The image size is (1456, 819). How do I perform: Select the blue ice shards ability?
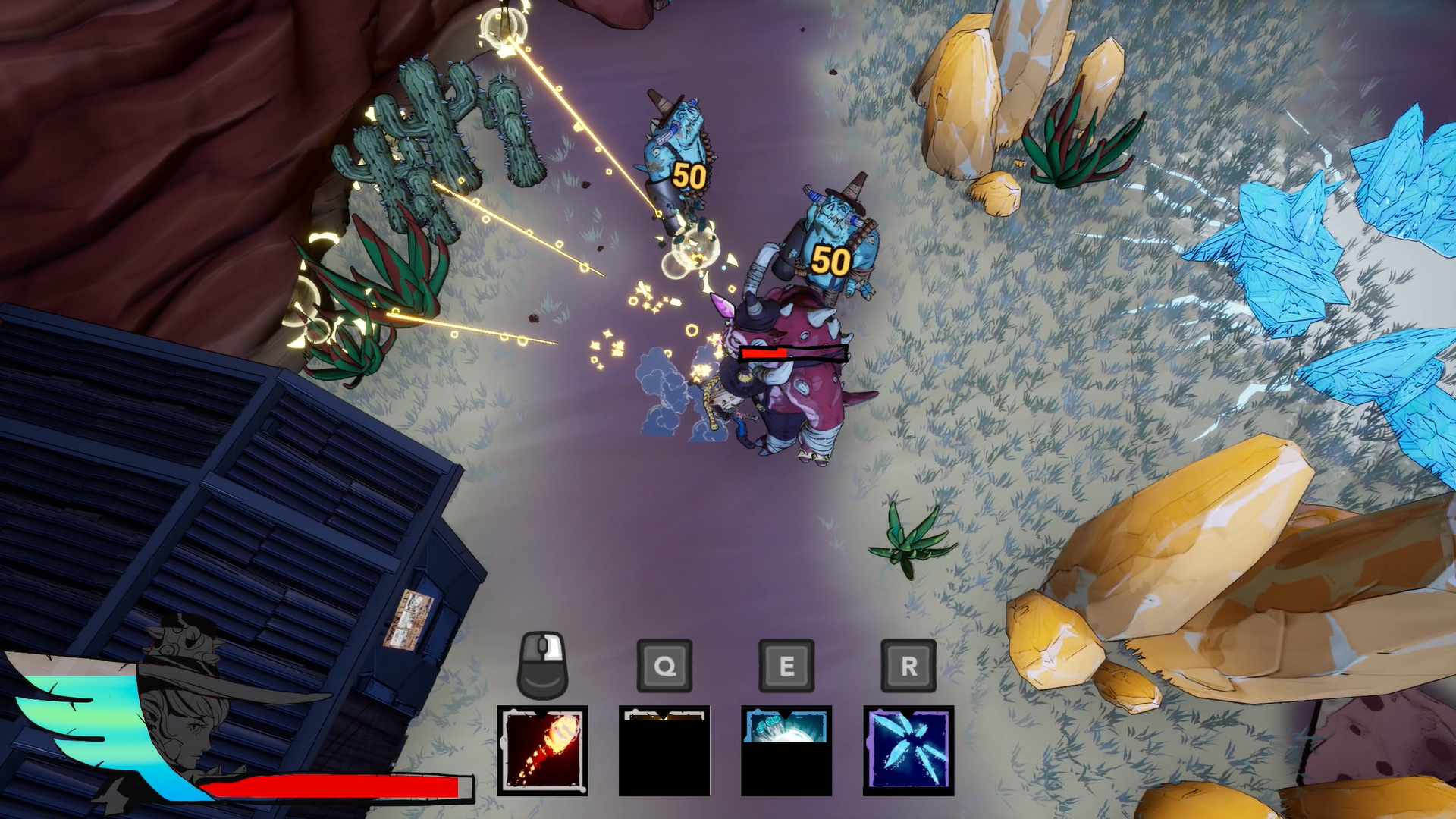908,750
